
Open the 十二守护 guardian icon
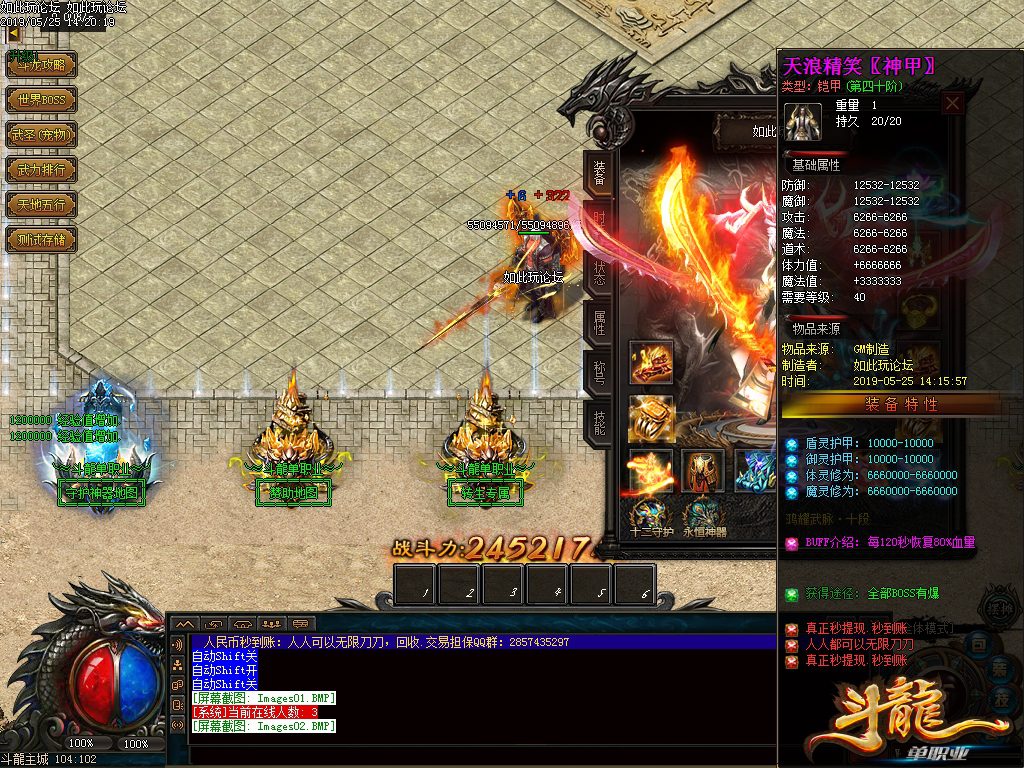click(650, 514)
